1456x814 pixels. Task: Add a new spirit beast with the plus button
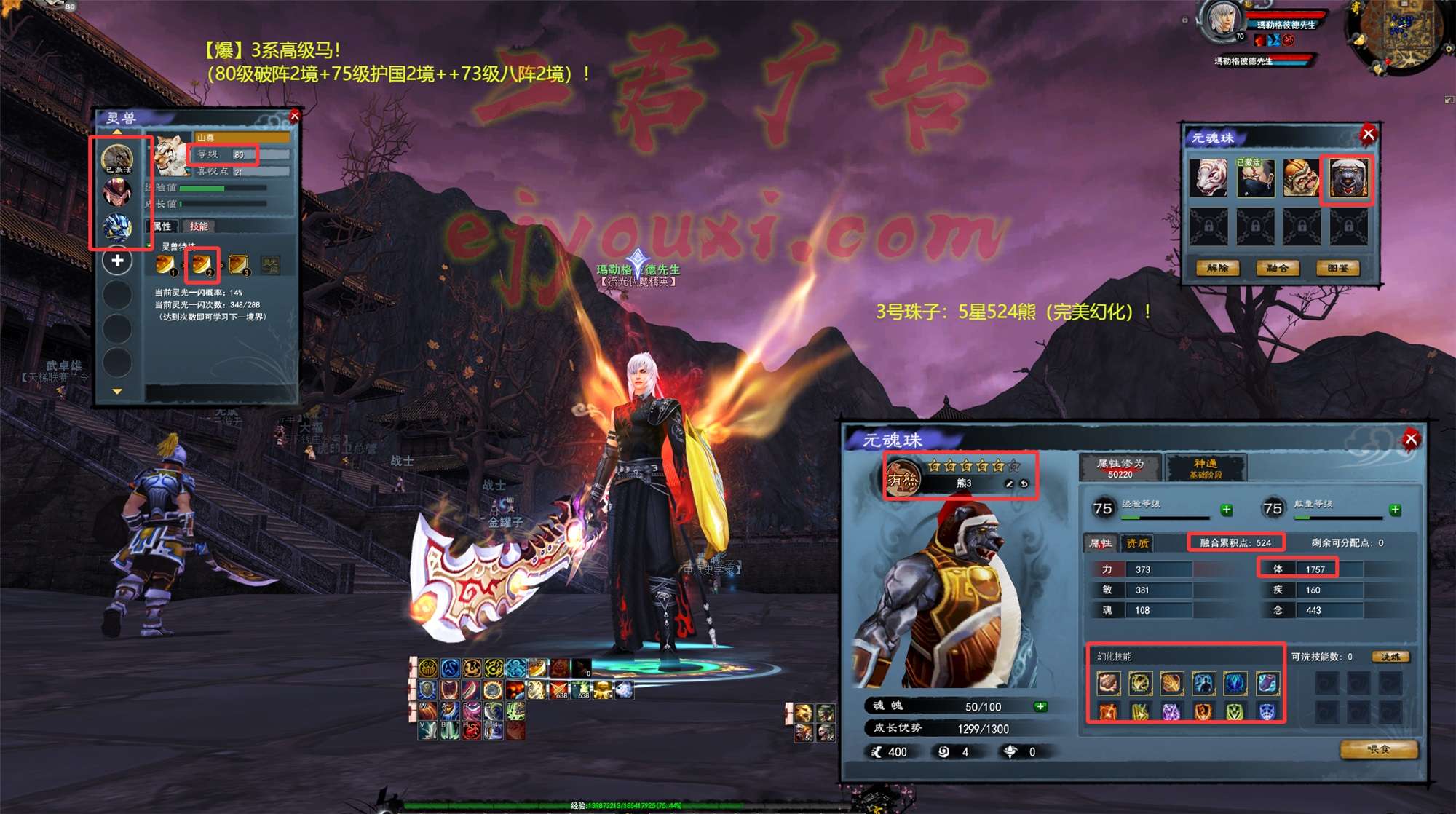click(117, 261)
